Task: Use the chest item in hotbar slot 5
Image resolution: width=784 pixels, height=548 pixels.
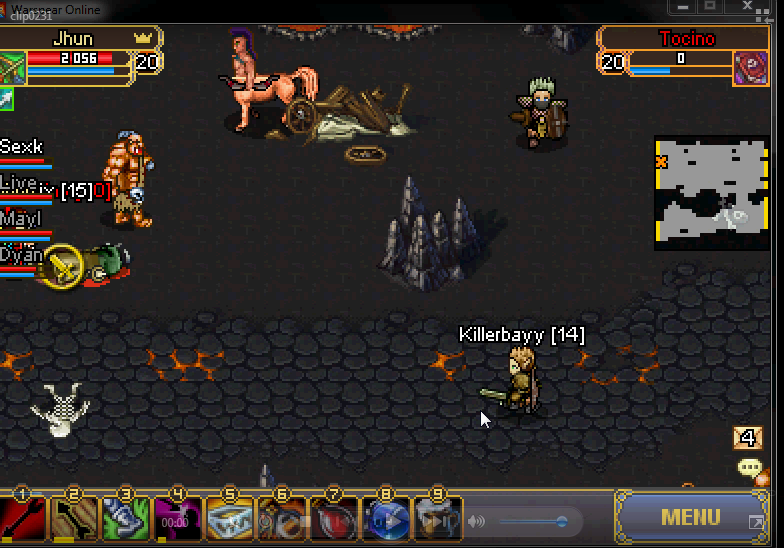Action: click(x=230, y=520)
